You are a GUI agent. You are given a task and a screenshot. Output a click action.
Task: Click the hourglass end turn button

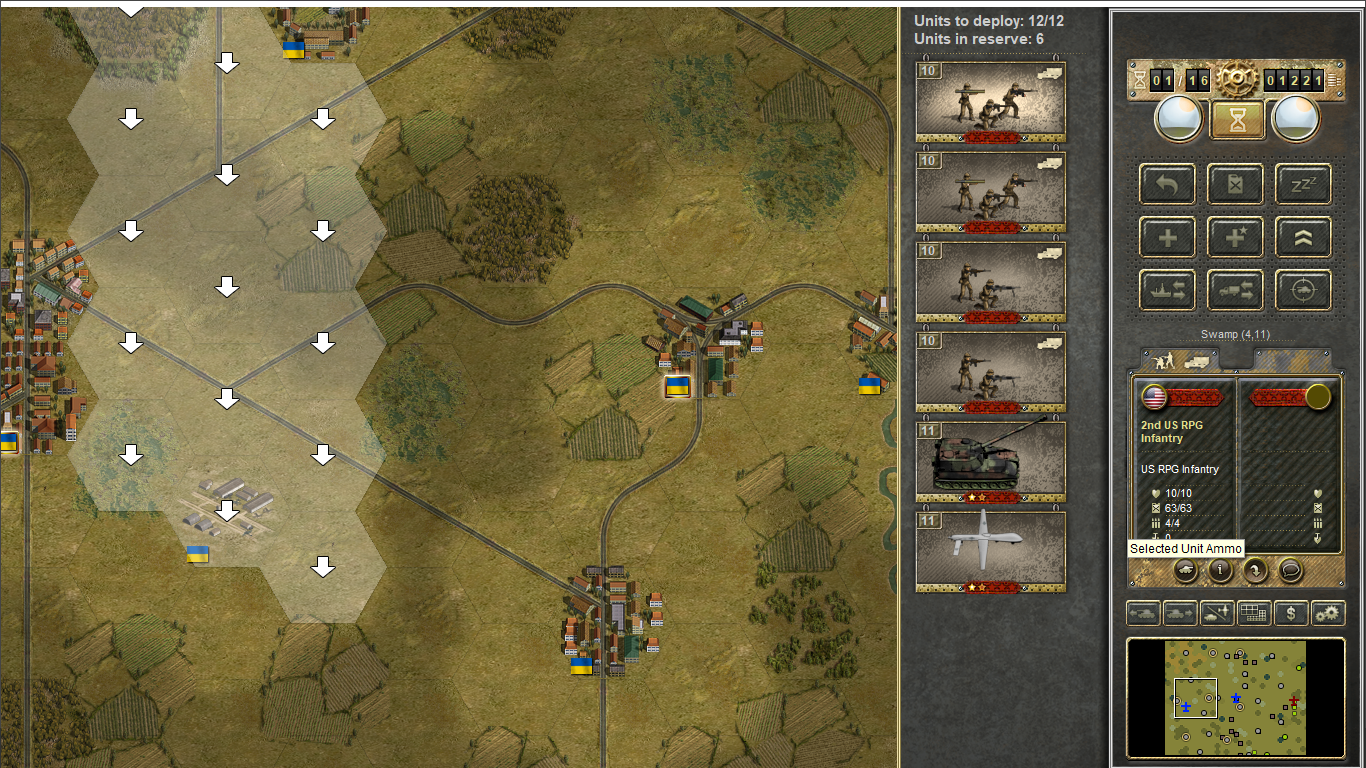(1237, 119)
